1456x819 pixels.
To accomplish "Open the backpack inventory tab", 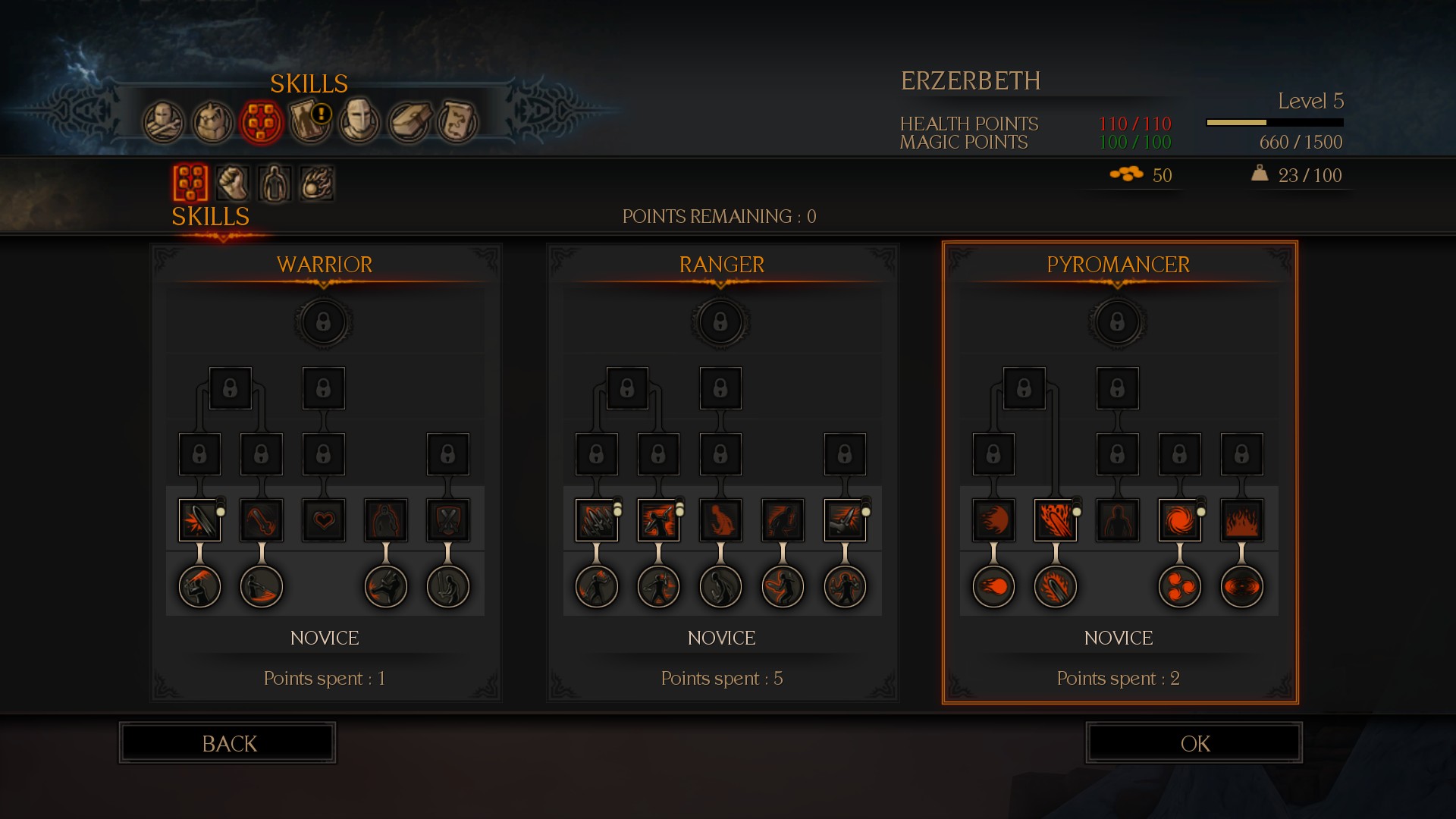I will click(x=212, y=121).
